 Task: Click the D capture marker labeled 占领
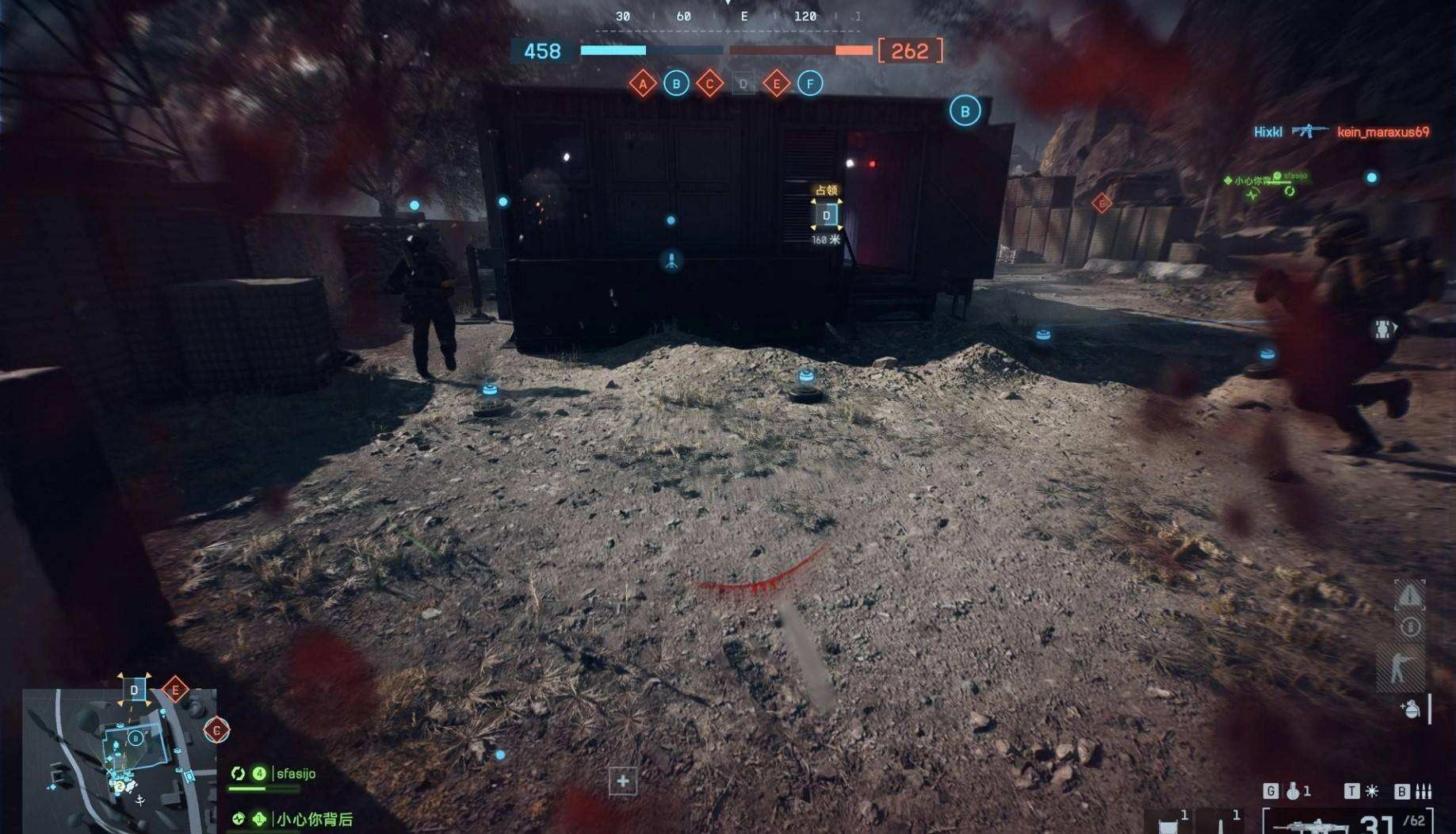click(x=826, y=215)
